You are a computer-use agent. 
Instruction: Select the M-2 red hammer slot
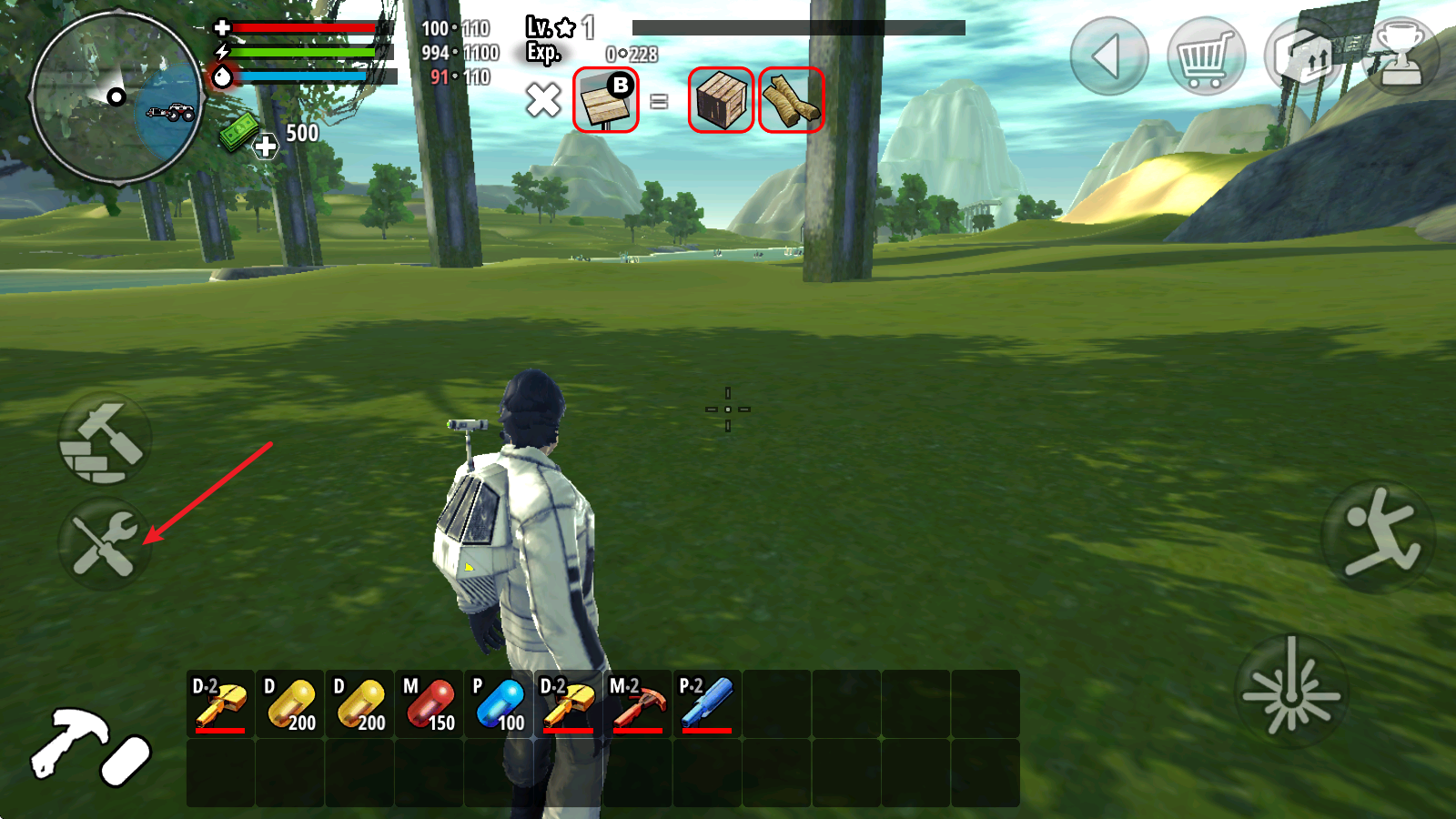coord(638,703)
